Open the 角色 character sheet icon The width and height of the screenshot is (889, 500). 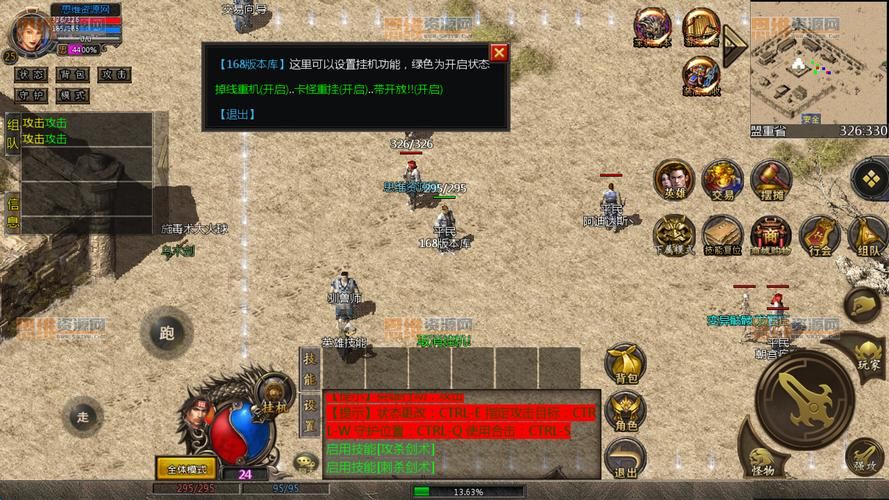[627, 411]
